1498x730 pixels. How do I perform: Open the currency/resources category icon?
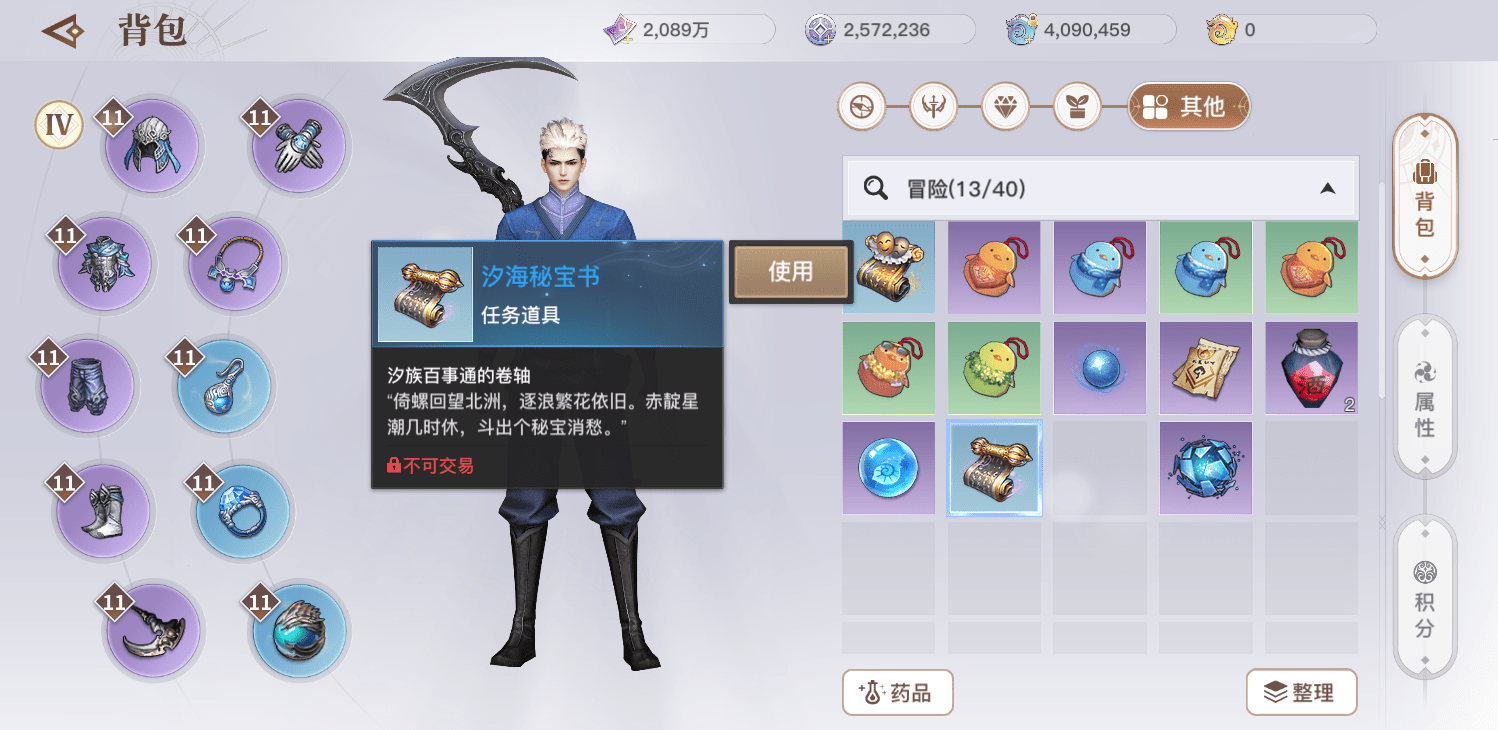pos(862,107)
